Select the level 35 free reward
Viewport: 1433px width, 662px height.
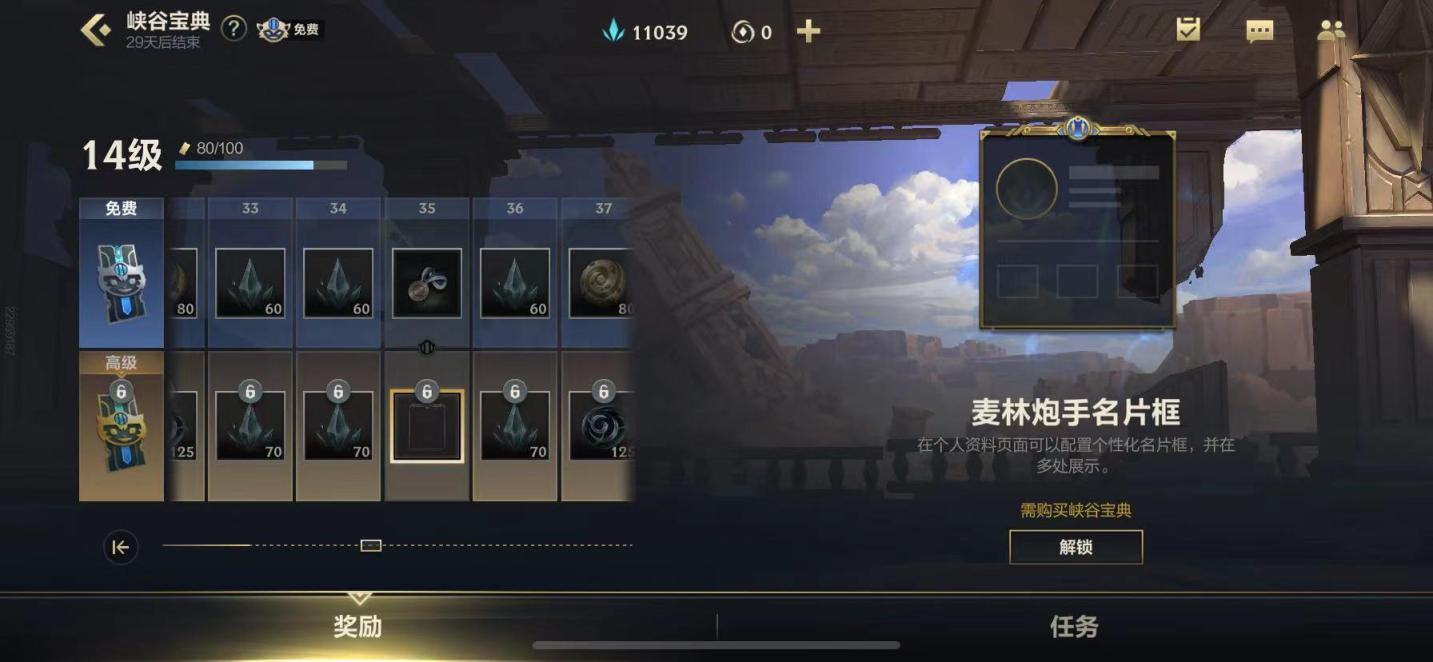427,283
